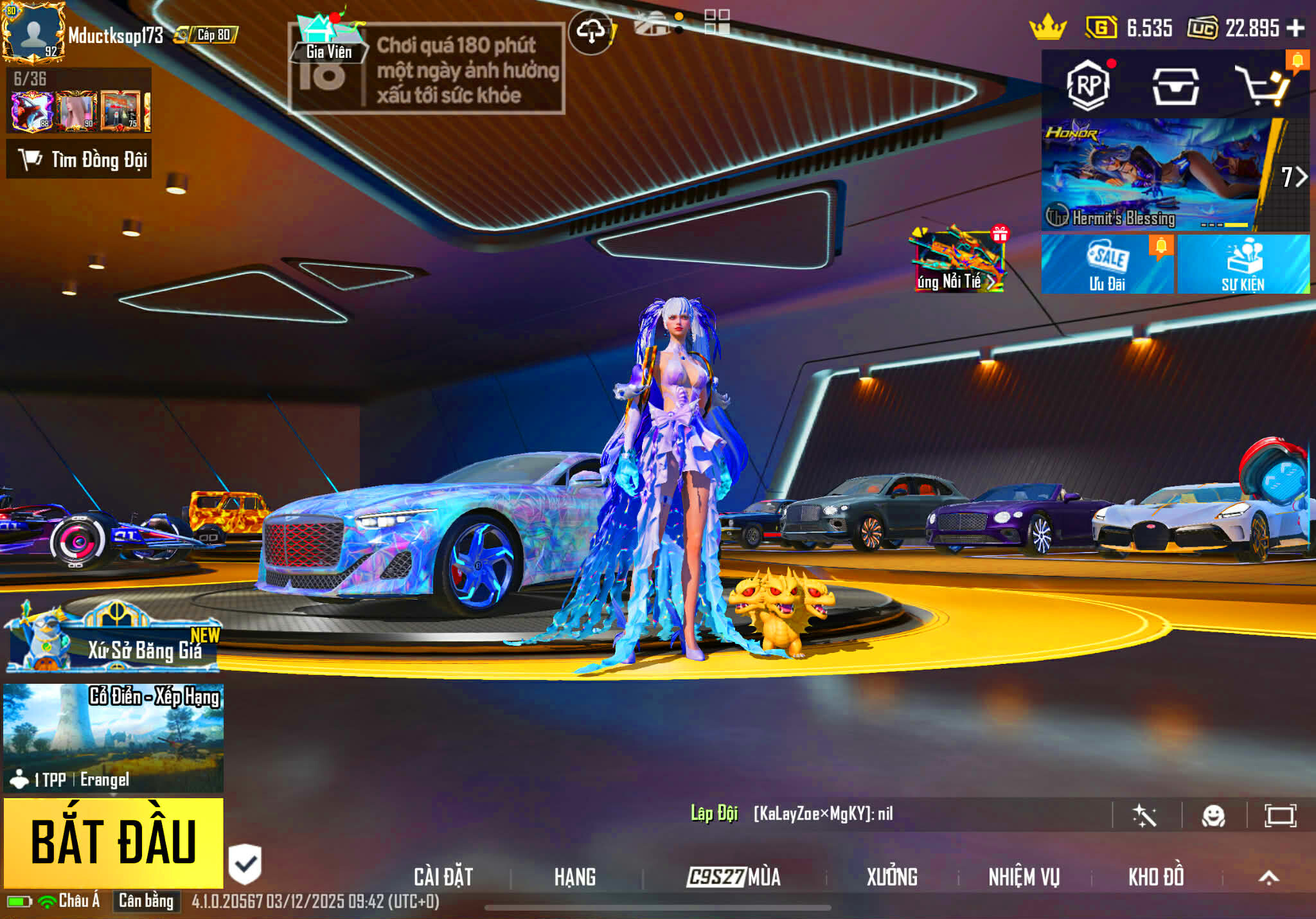
Task: View the NHIỆM VỤ missions
Action: (1024, 877)
